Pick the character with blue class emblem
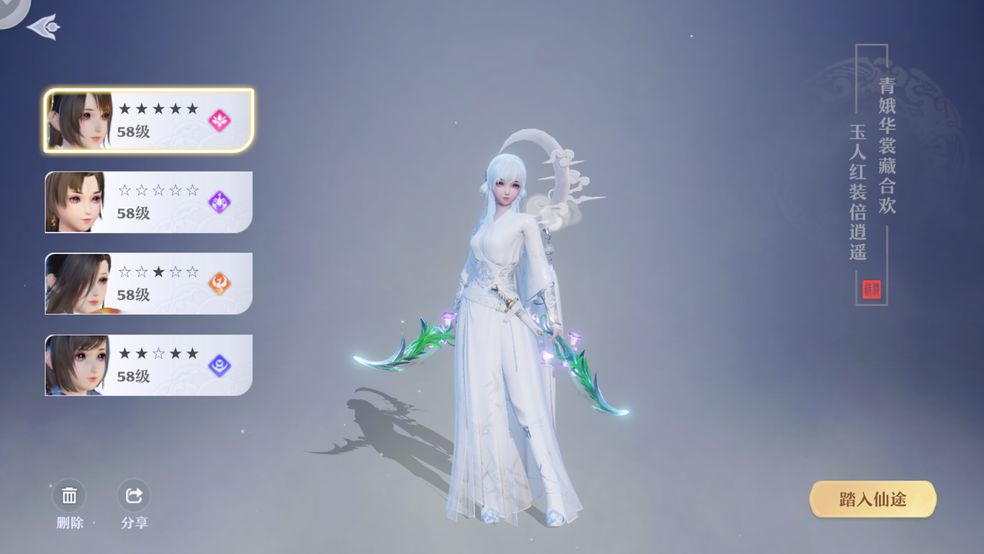This screenshot has width=984, height=554. pos(148,365)
